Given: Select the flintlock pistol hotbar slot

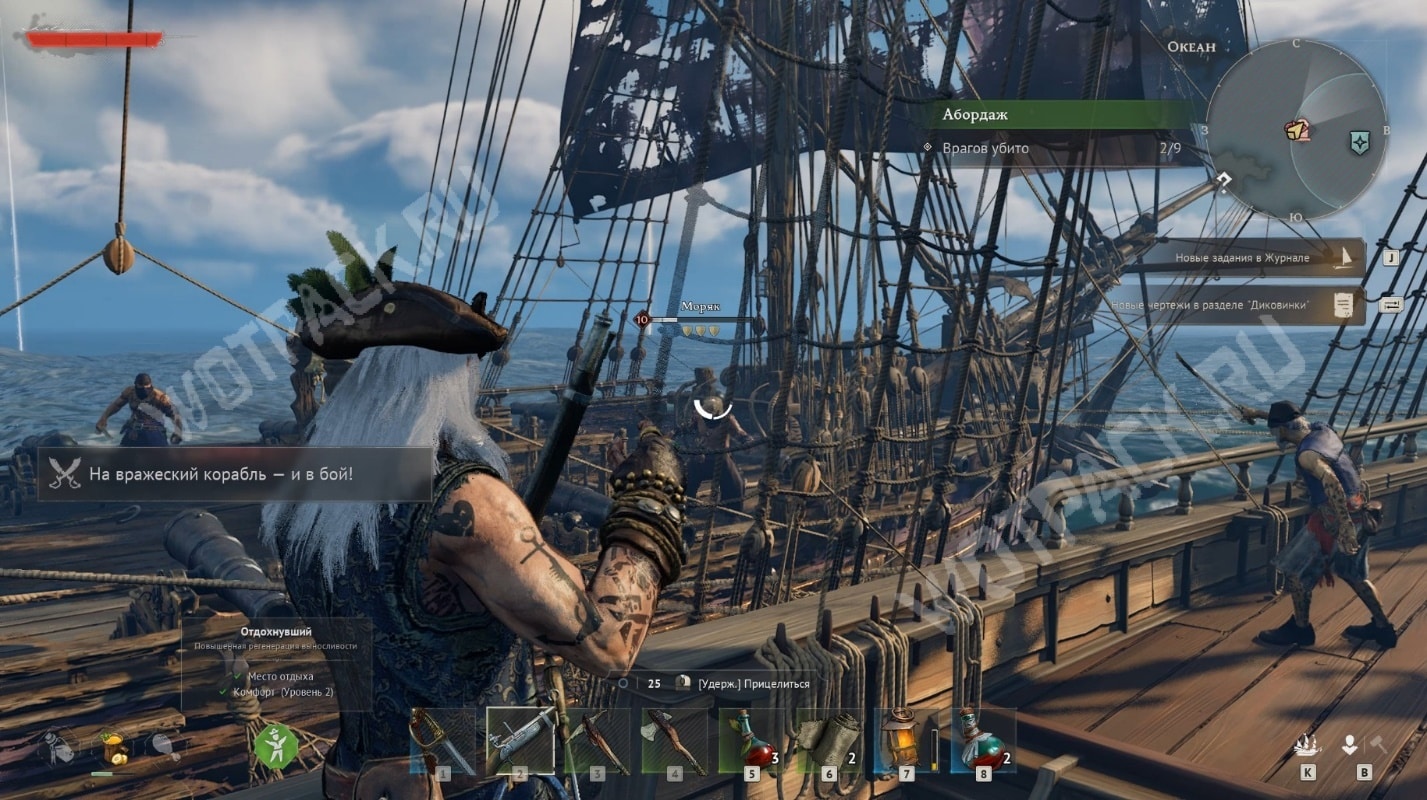Looking at the screenshot, I should click(519, 741).
